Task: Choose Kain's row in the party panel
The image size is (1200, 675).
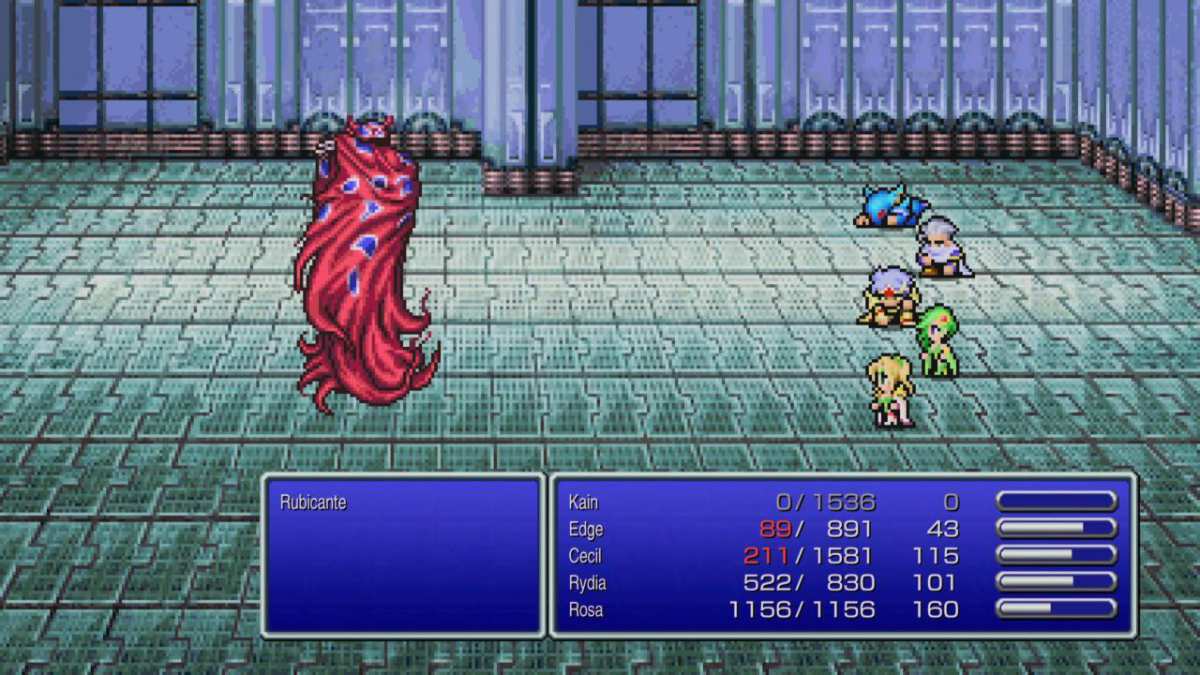Action: pos(583,502)
